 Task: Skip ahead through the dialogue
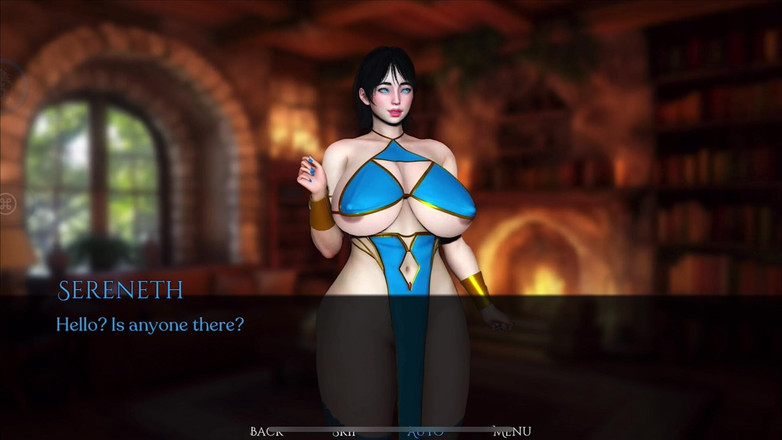344,432
